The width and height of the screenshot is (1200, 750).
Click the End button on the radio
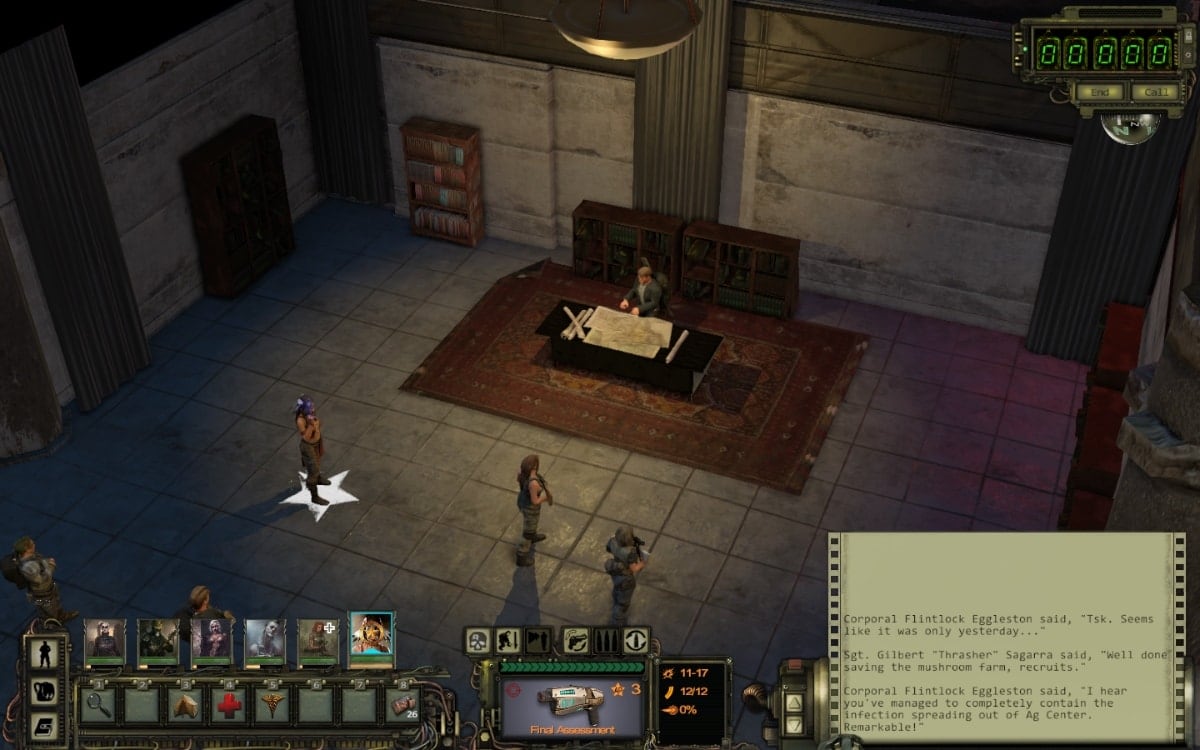(1099, 92)
